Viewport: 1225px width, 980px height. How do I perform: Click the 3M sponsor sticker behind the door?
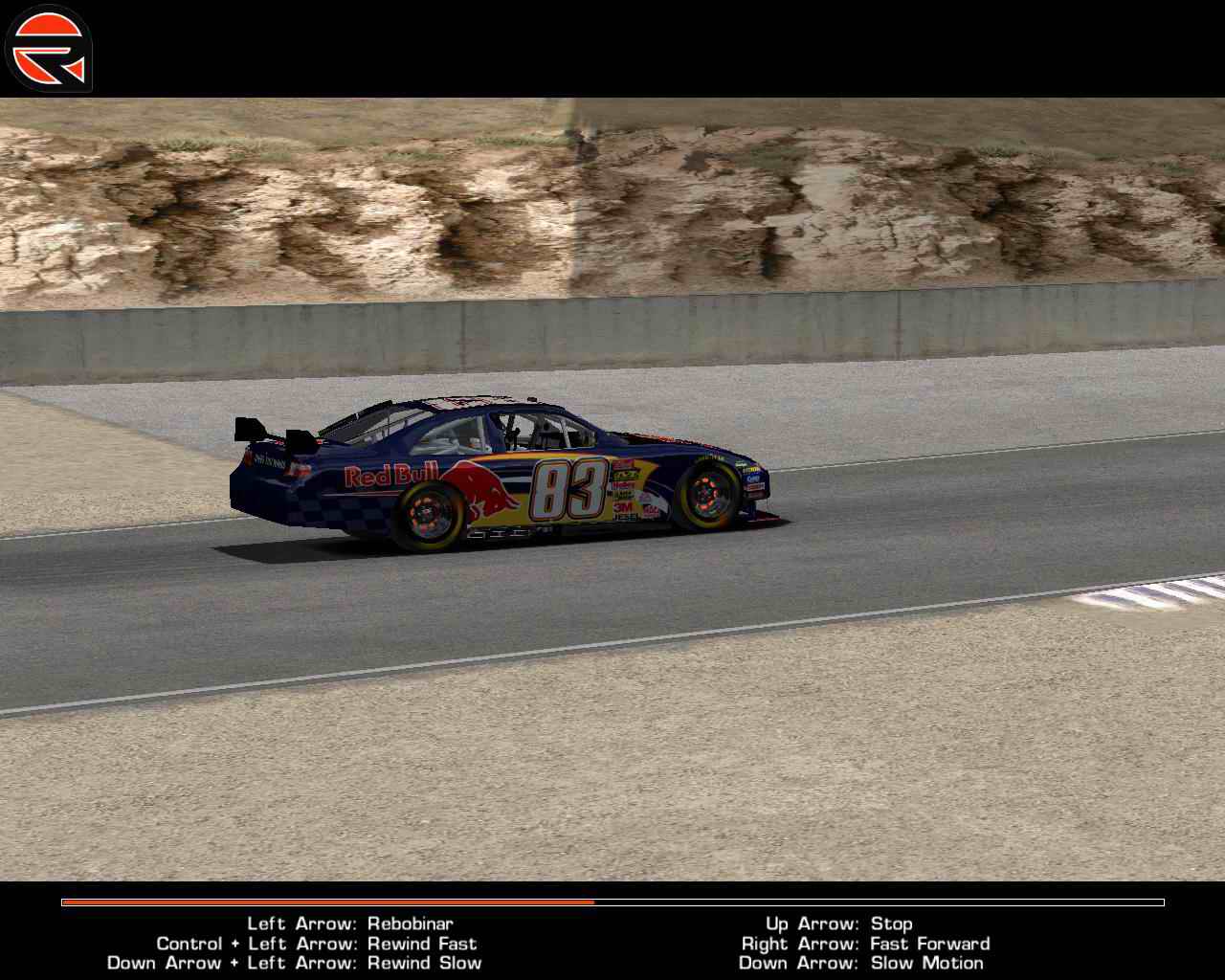tap(622, 505)
